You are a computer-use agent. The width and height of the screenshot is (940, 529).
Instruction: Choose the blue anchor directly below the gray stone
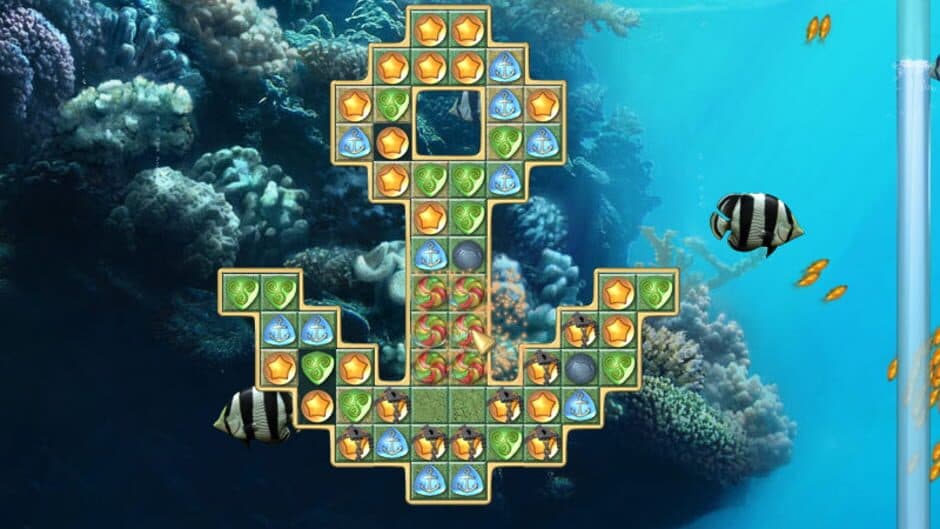[x=580, y=405]
